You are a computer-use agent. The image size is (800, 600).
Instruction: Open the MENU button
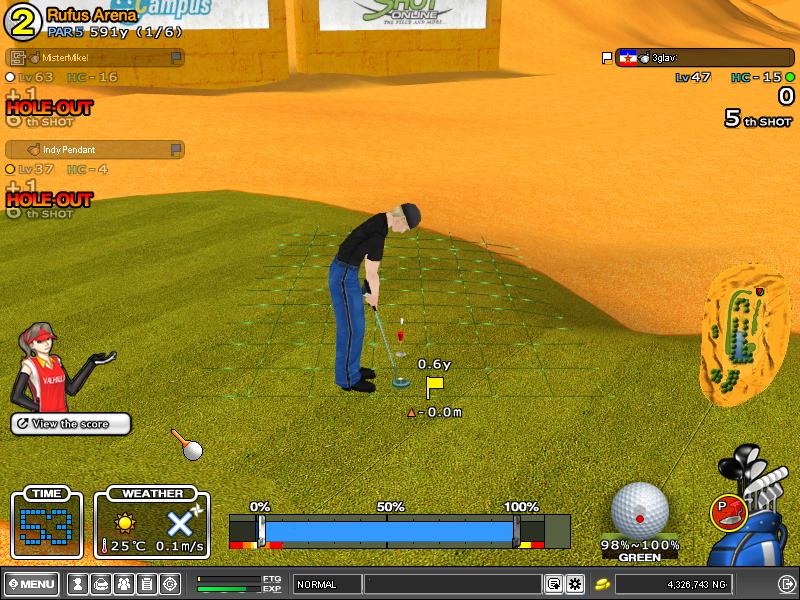tap(31, 584)
